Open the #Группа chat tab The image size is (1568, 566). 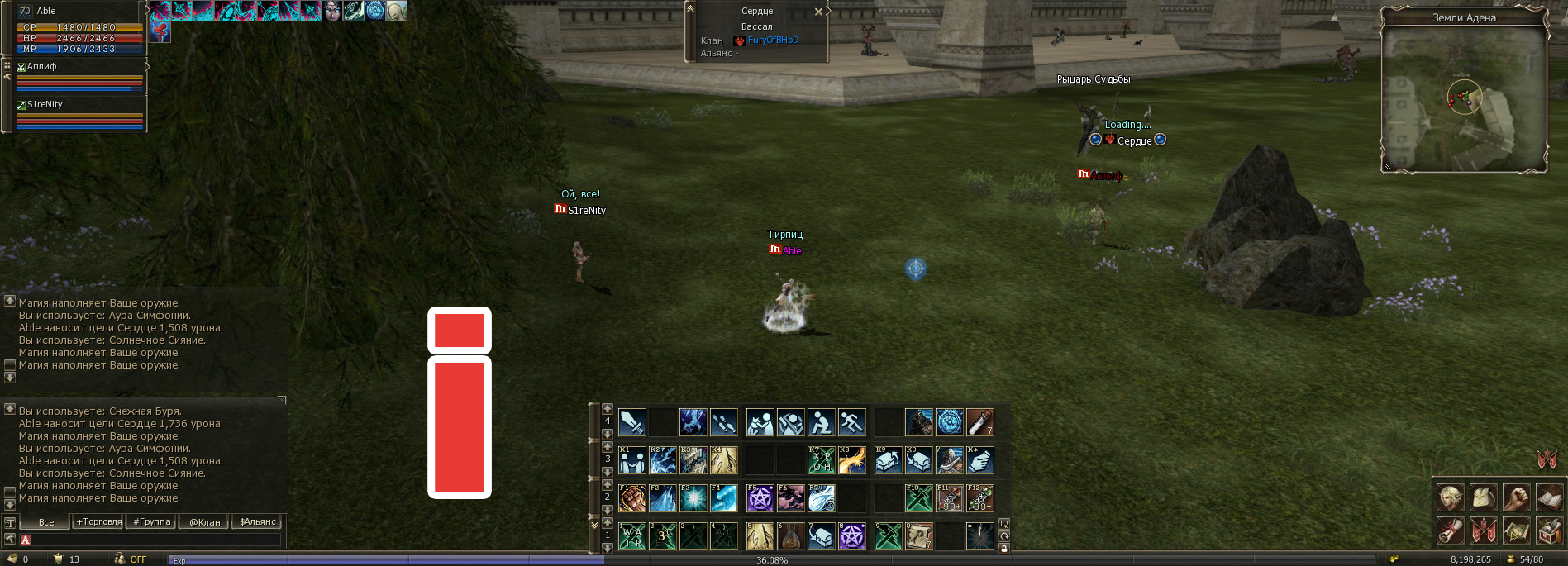152,522
